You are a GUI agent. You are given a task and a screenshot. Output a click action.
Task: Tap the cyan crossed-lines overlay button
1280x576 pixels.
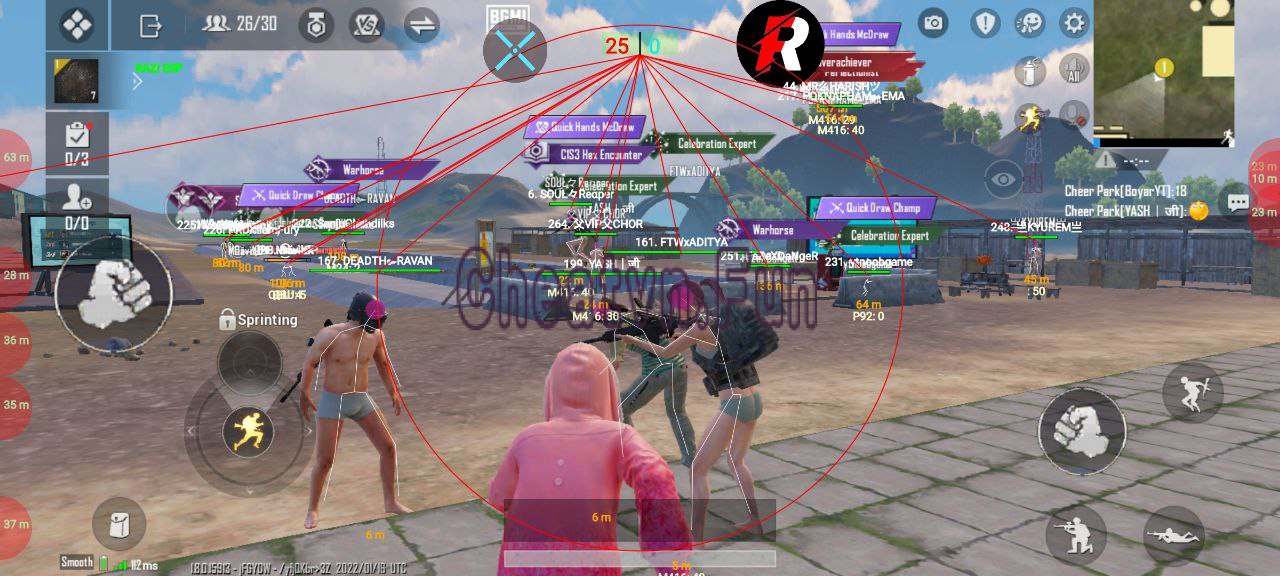[x=515, y=50]
